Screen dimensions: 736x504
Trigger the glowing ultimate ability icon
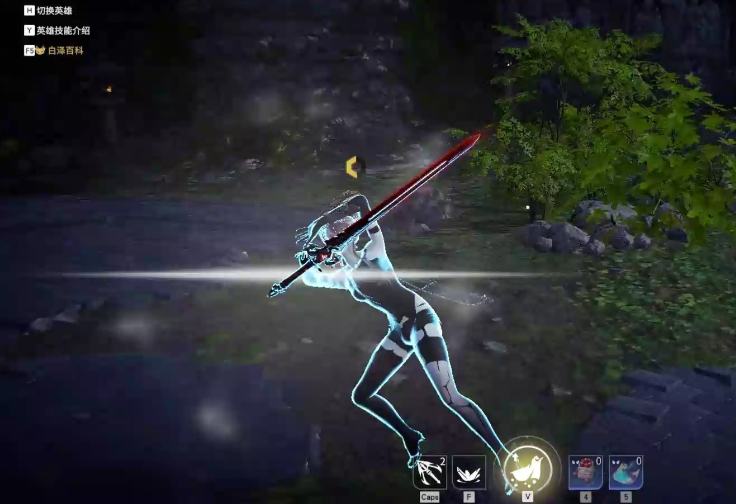(x=527, y=467)
